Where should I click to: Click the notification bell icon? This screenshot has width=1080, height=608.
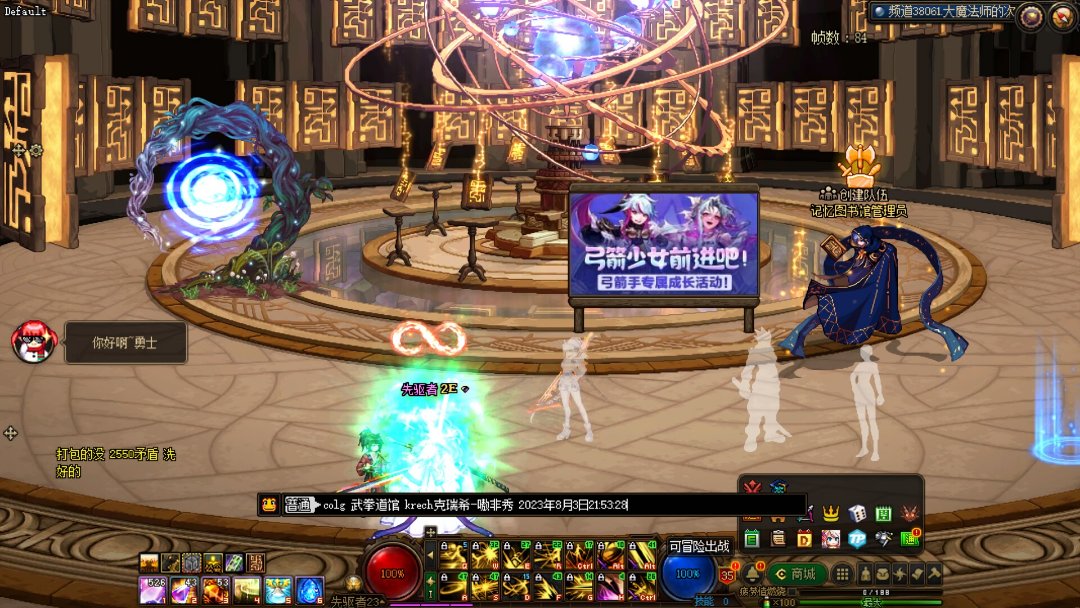(750, 574)
